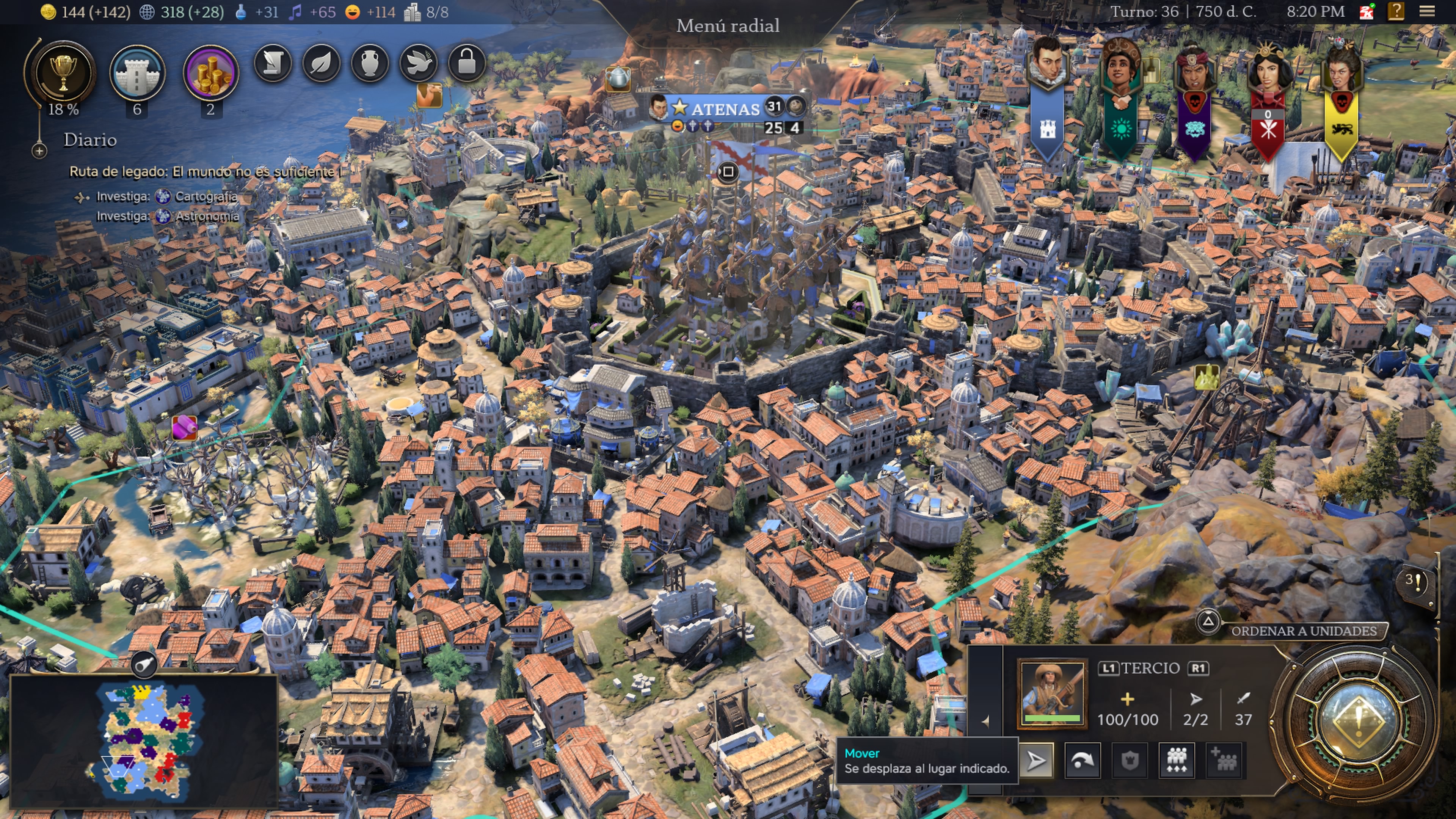The image size is (1456, 819).
Task: Open the leaf icon panel
Action: [322, 63]
